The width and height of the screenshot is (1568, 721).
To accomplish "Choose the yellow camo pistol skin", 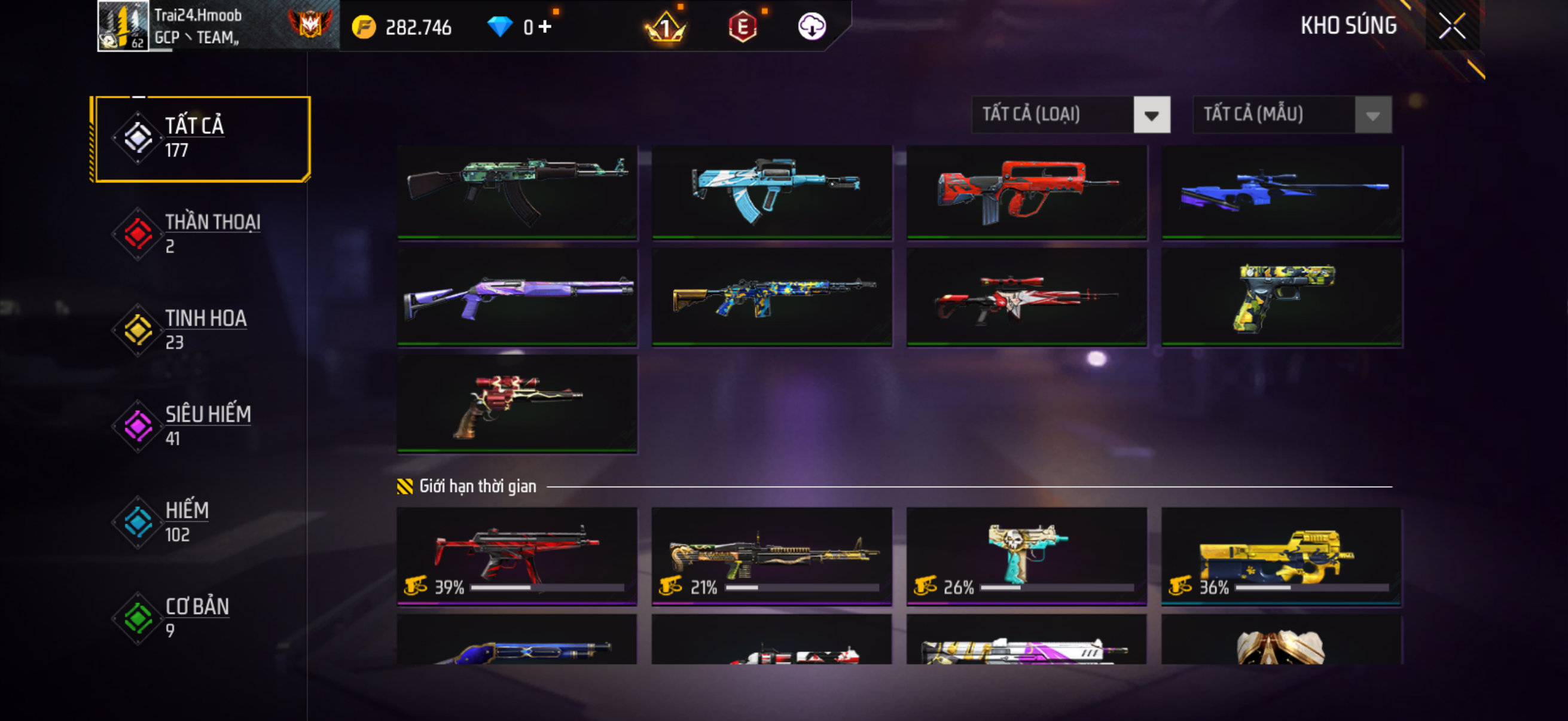I will [1282, 297].
